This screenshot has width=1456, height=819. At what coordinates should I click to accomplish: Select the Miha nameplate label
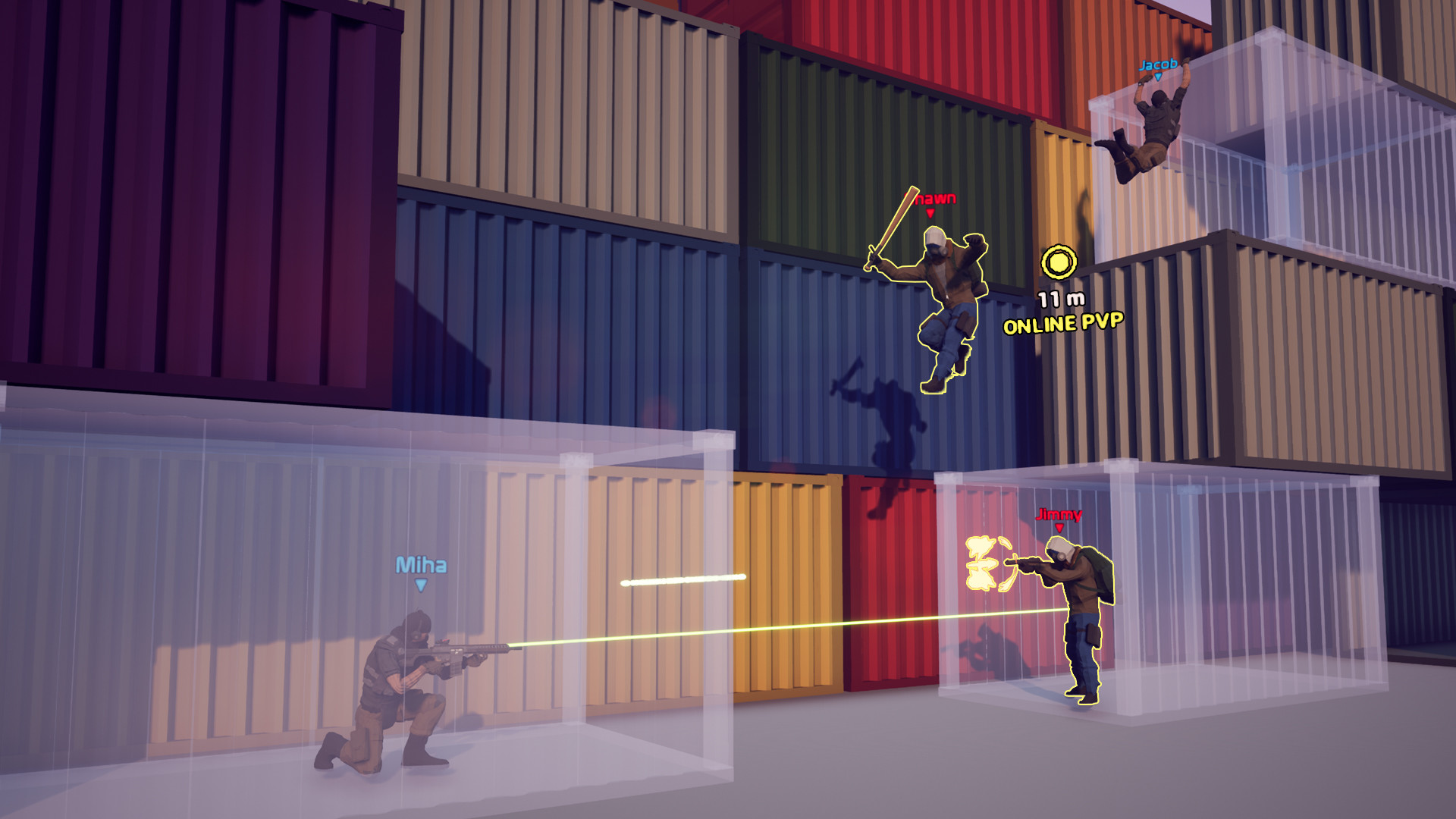click(x=422, y=565)
